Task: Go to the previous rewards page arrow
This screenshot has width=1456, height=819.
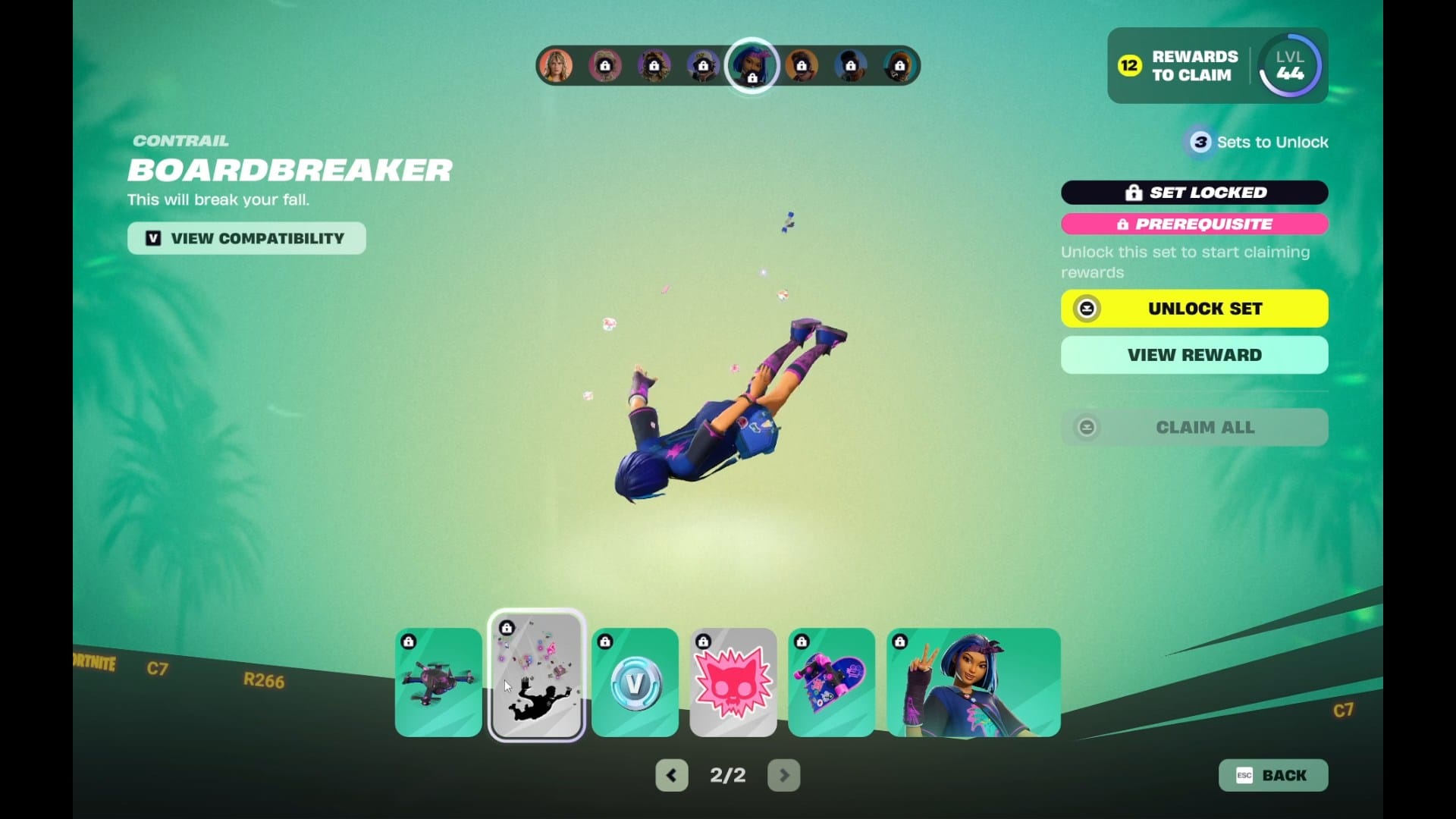Action: click(x=671, y=775)
